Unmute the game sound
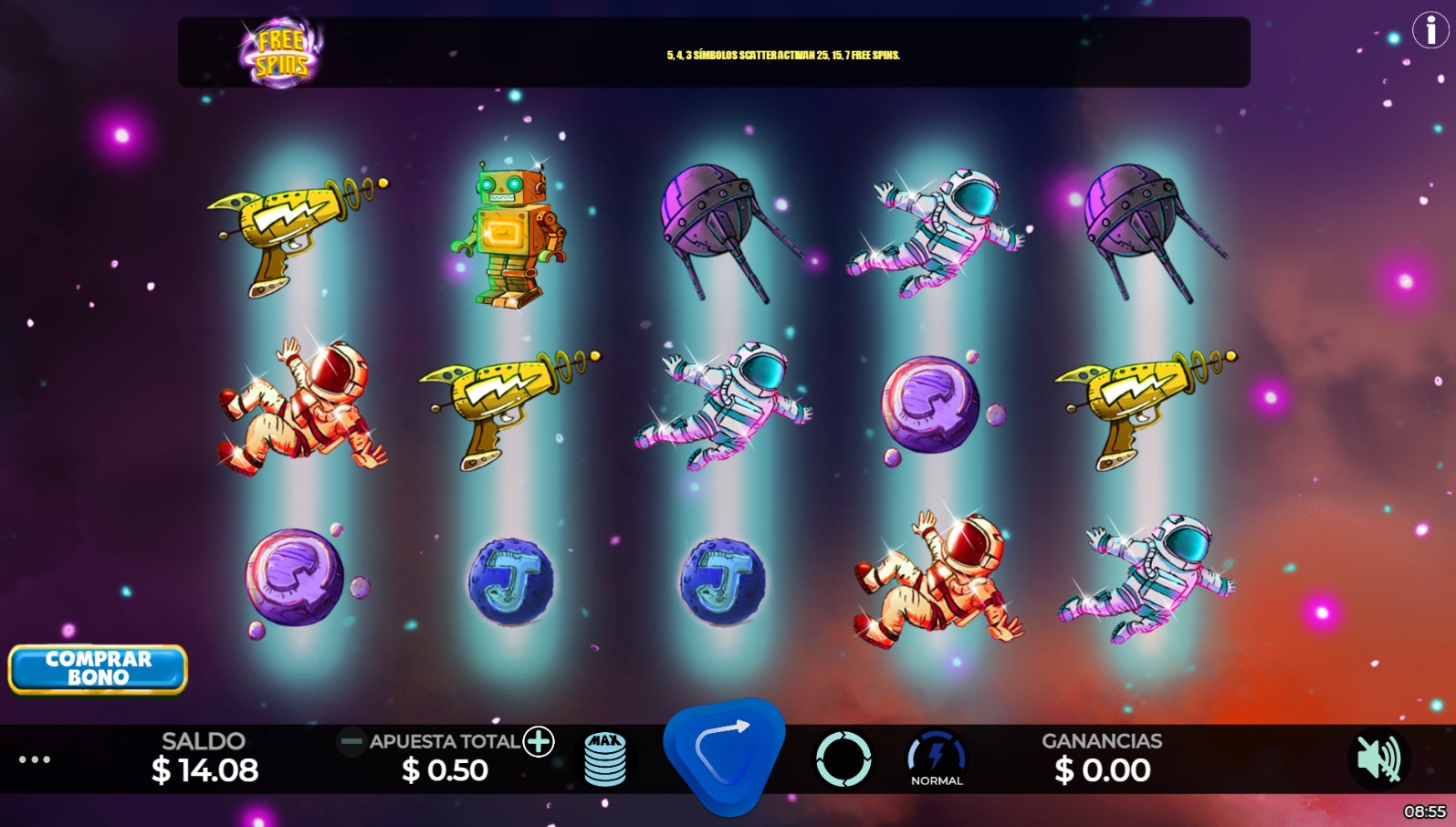Screen dimensions: 1456x827 1377,759
